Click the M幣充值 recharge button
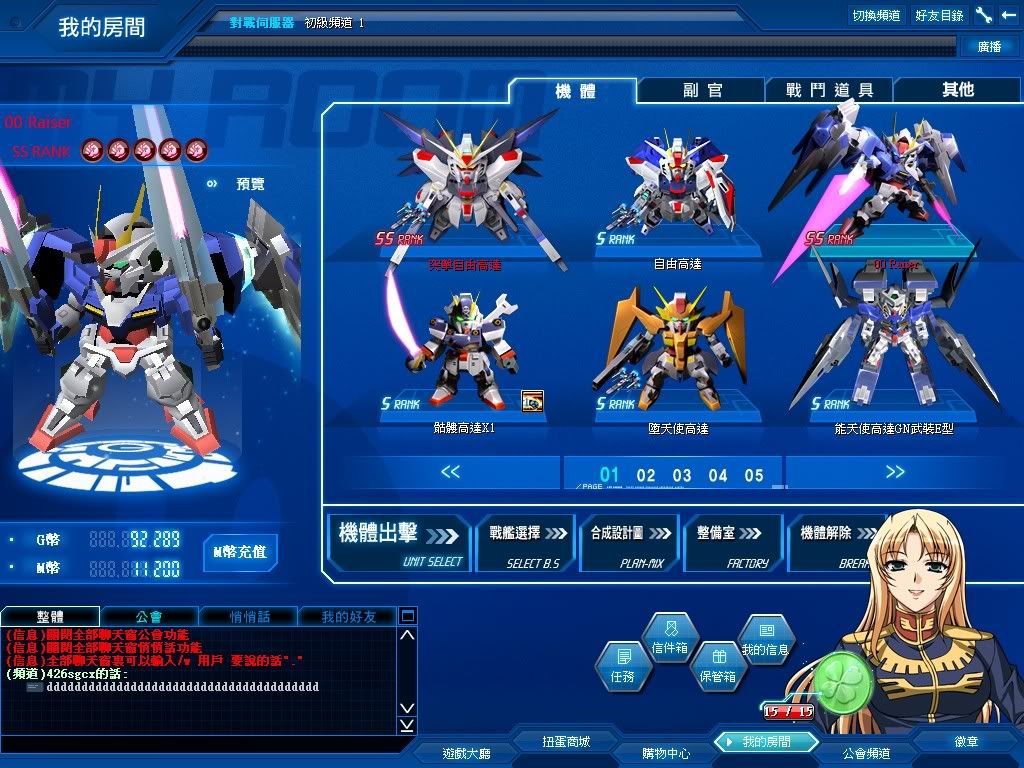The image size is (1024, 768). coord(240,551)
